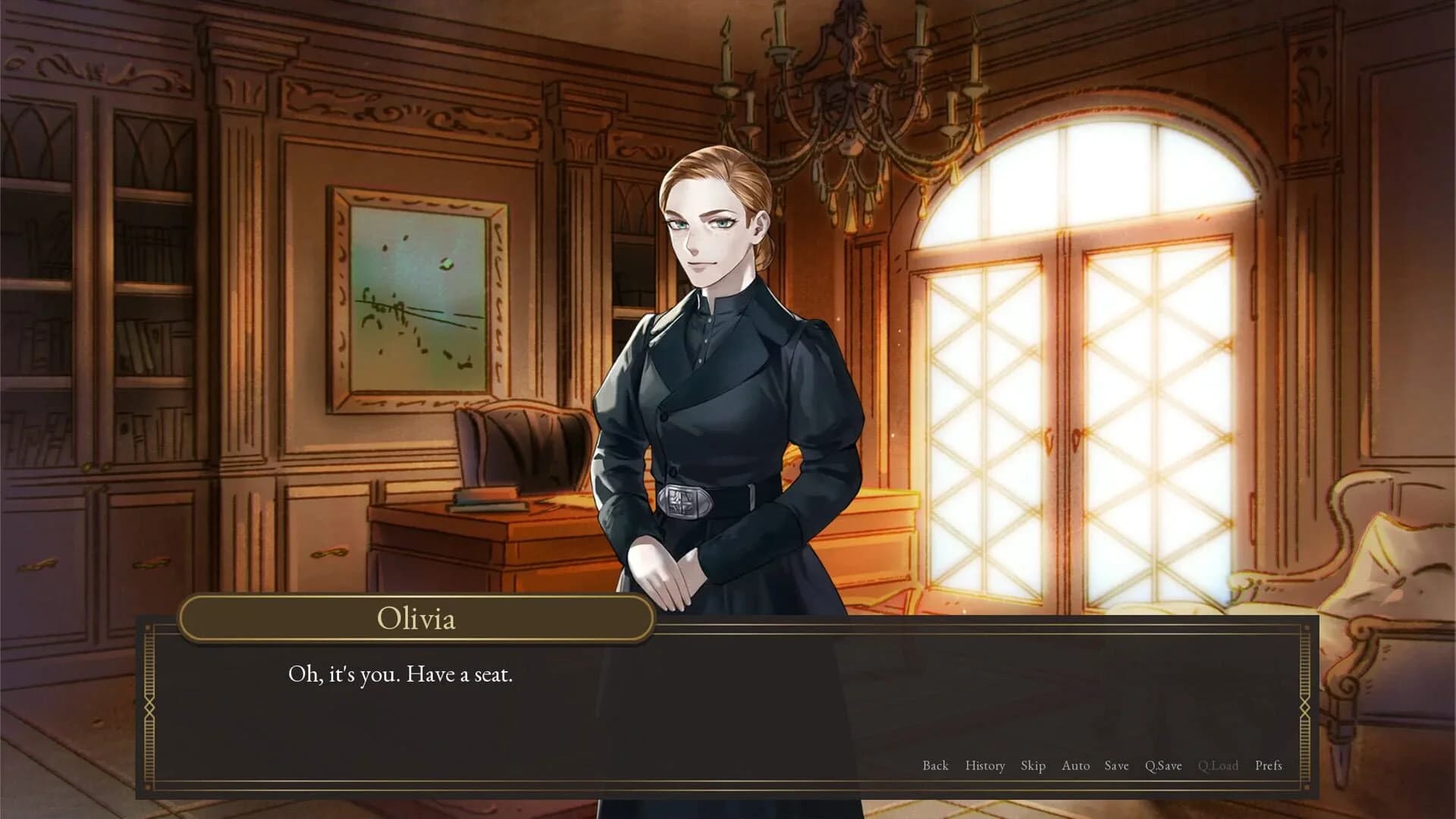Perform a Q.Save quick save
Screen dimensions: 1456x819
coord(1166,766)
